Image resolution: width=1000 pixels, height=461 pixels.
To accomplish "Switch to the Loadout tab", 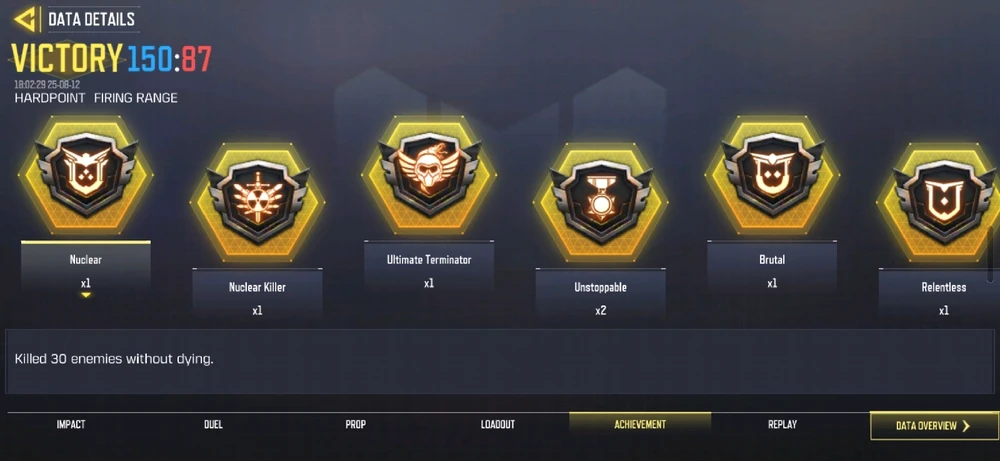I will [x=498, y=425].
